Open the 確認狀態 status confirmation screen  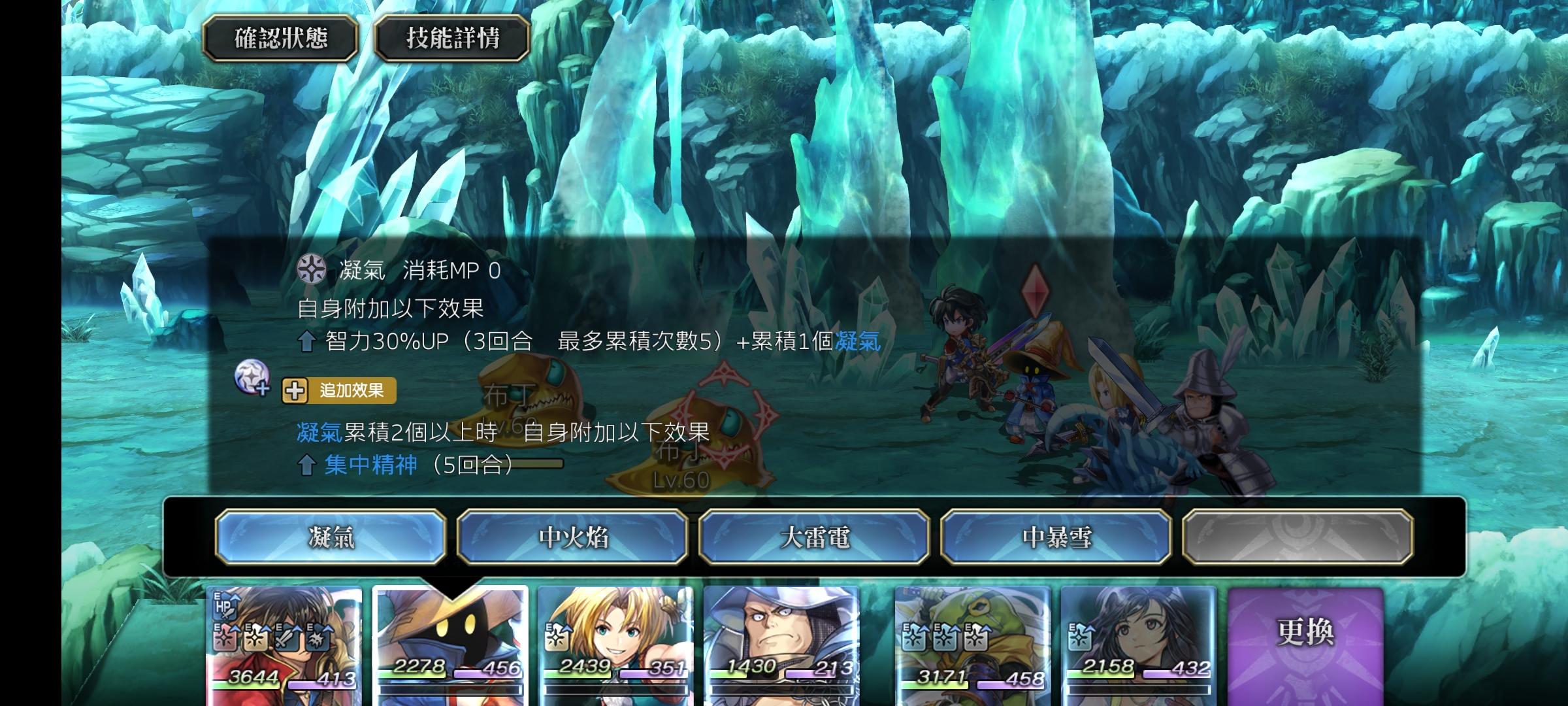tap(282, 37)
